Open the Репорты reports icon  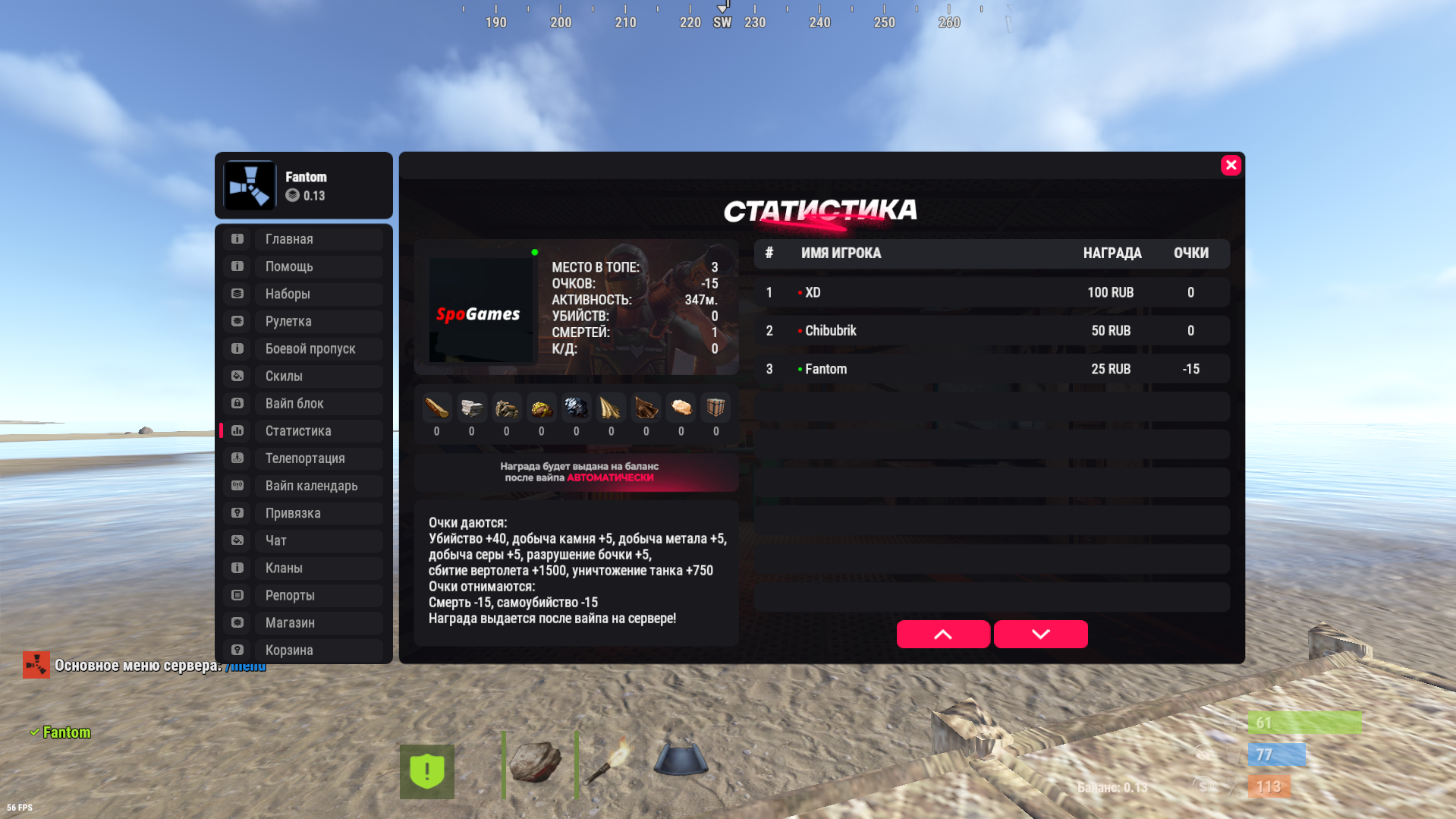coord(236,595)
